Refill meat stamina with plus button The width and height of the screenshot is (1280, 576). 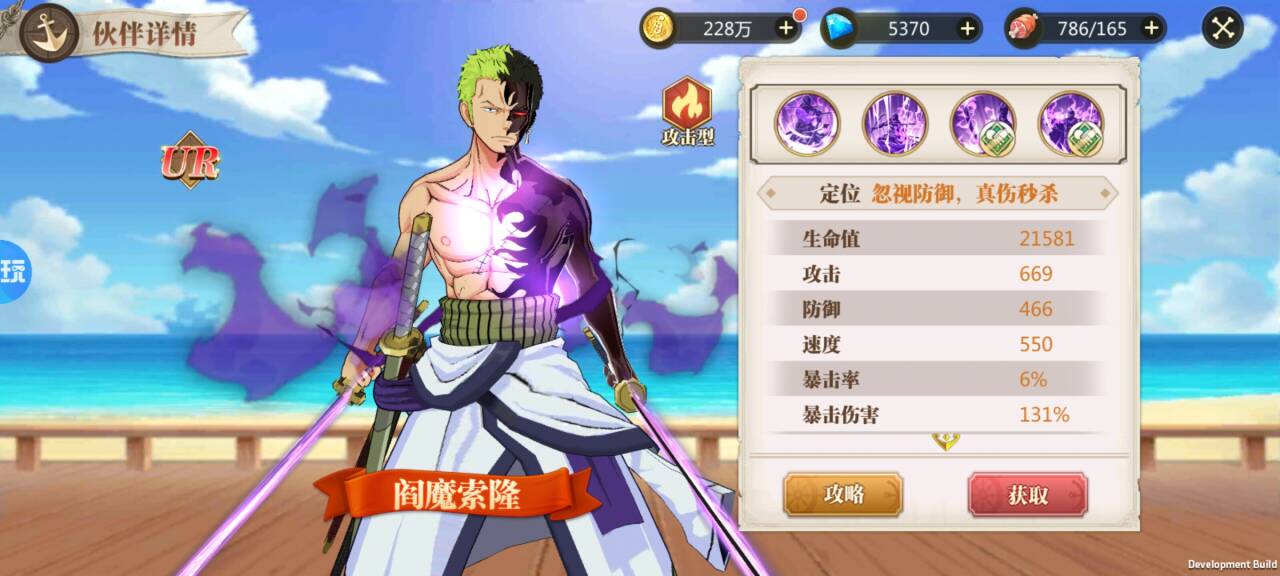(x=1151, y=28)
